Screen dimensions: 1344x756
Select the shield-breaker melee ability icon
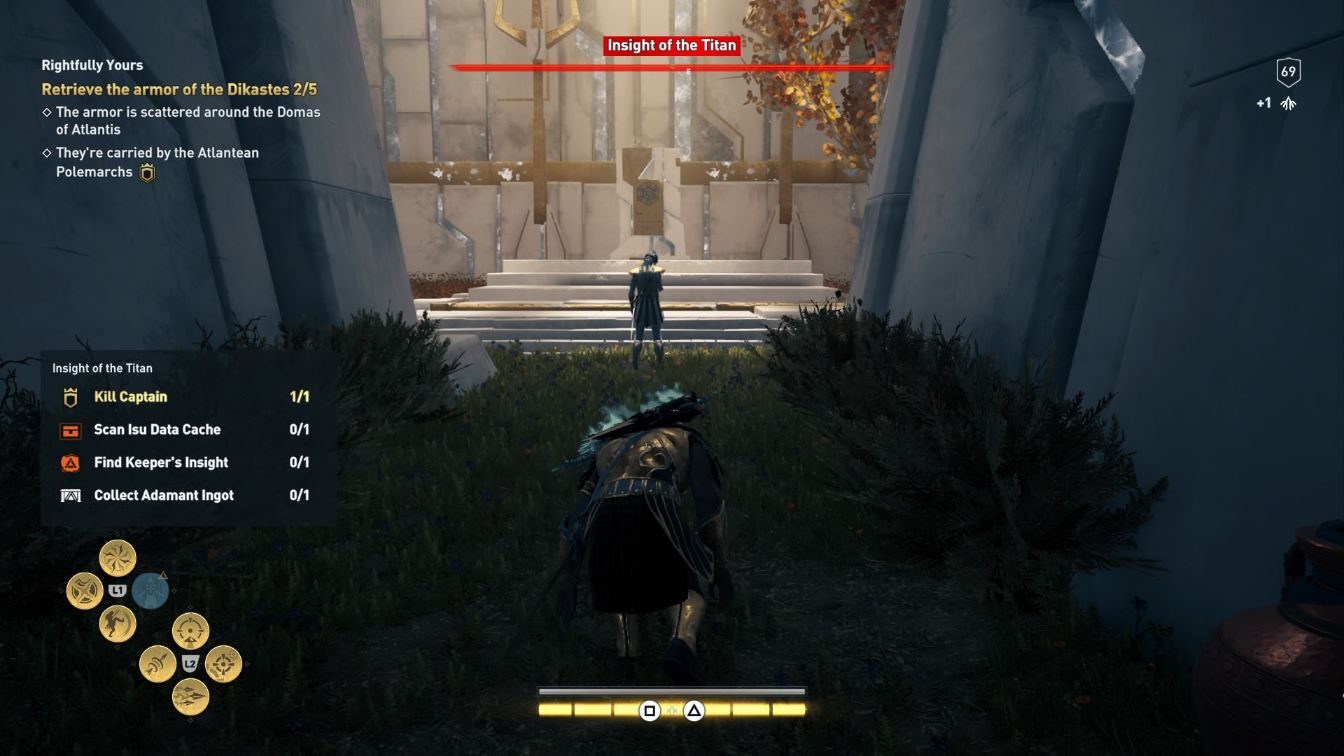tap(86, 588)
